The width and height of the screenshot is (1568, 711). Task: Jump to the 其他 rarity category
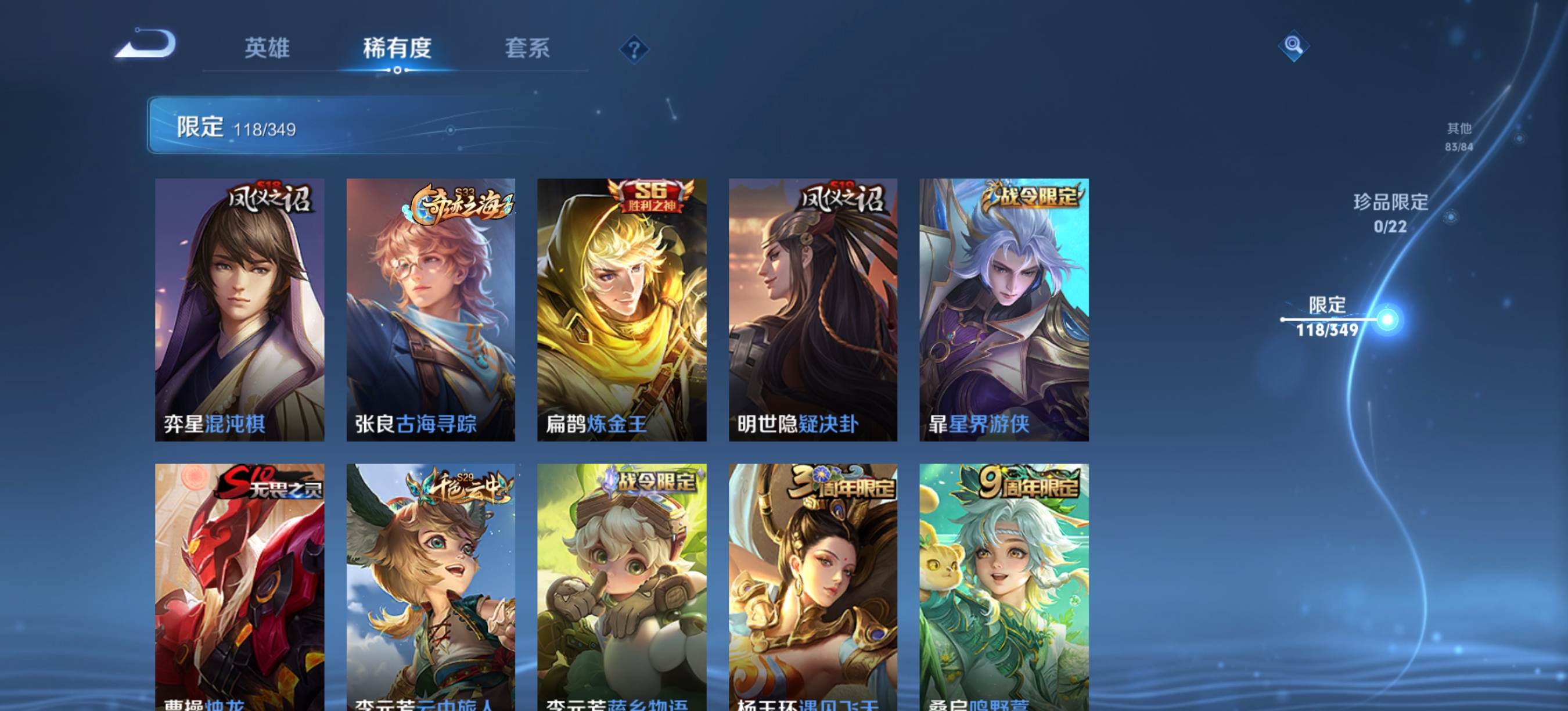tap(1458, 137)
